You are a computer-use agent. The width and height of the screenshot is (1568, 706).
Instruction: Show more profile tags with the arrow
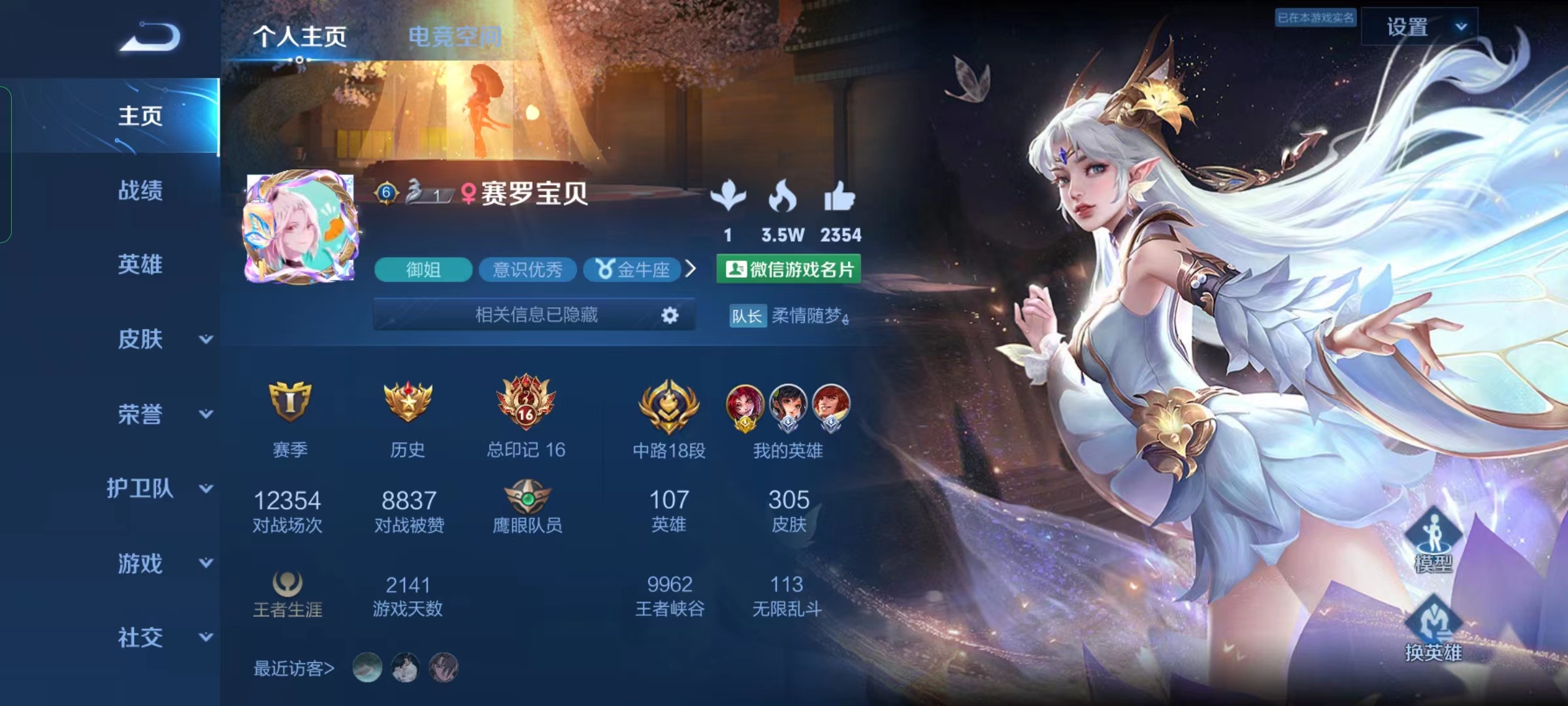click(691, 269)
